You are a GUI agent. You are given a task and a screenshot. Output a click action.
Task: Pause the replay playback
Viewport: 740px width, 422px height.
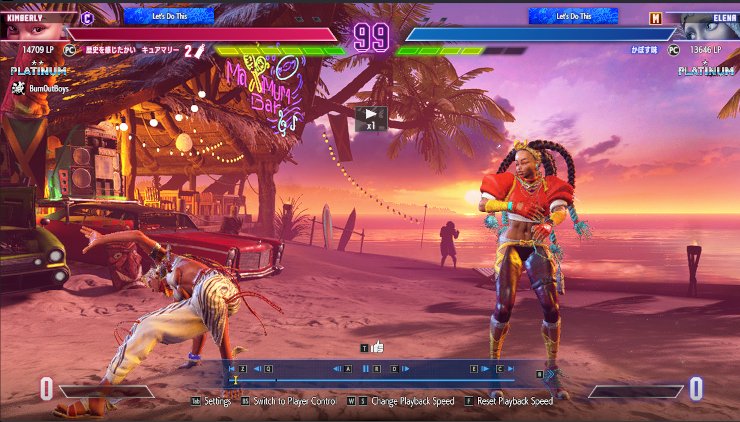point(366,369)
